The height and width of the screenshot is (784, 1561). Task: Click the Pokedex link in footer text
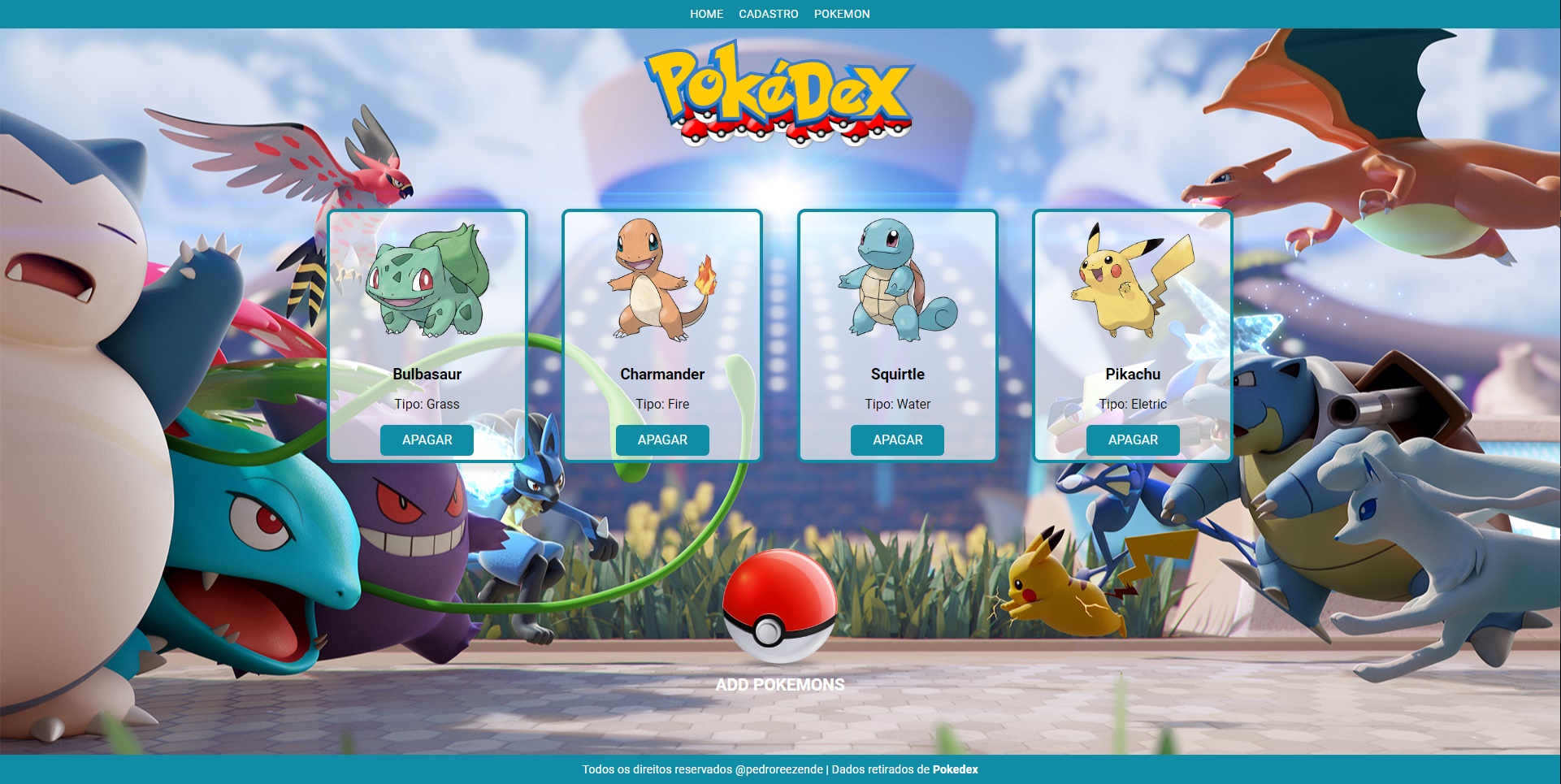(956, 769)
